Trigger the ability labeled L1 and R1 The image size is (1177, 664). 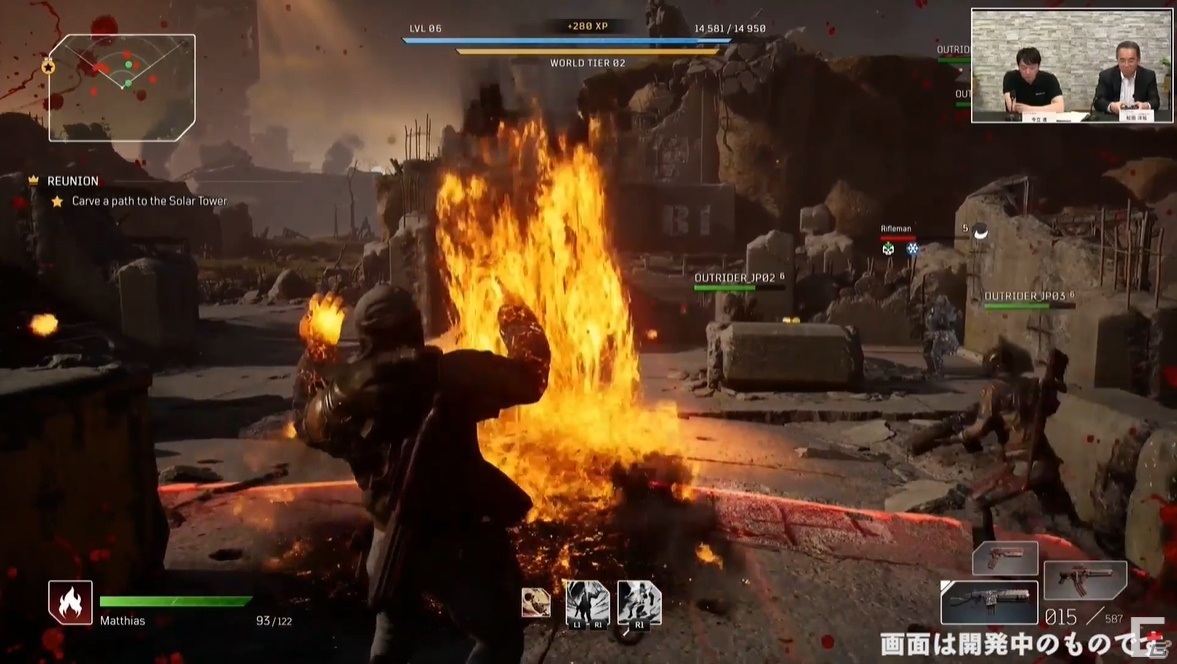587,604
